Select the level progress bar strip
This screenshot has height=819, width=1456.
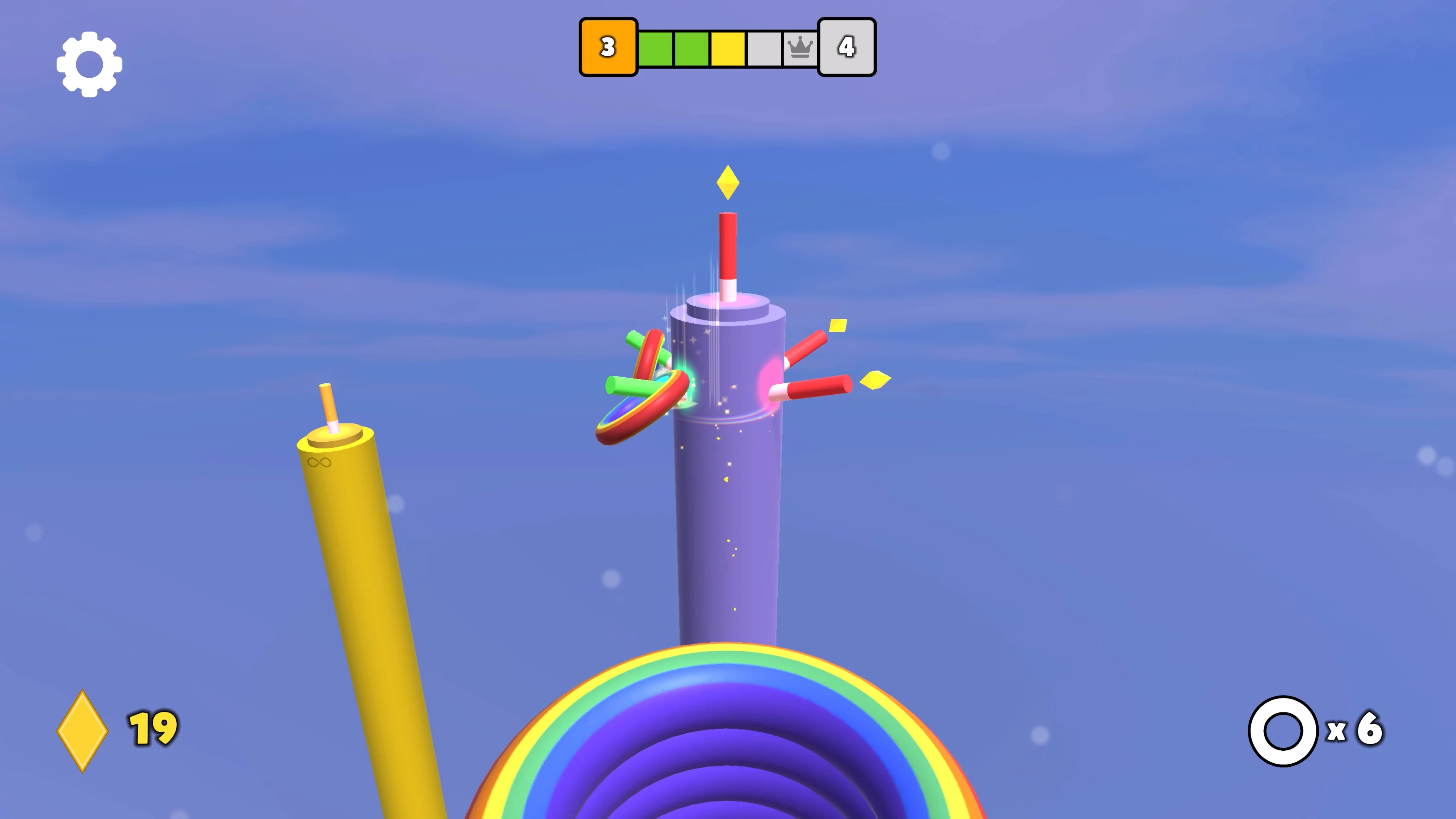point(728,47)
